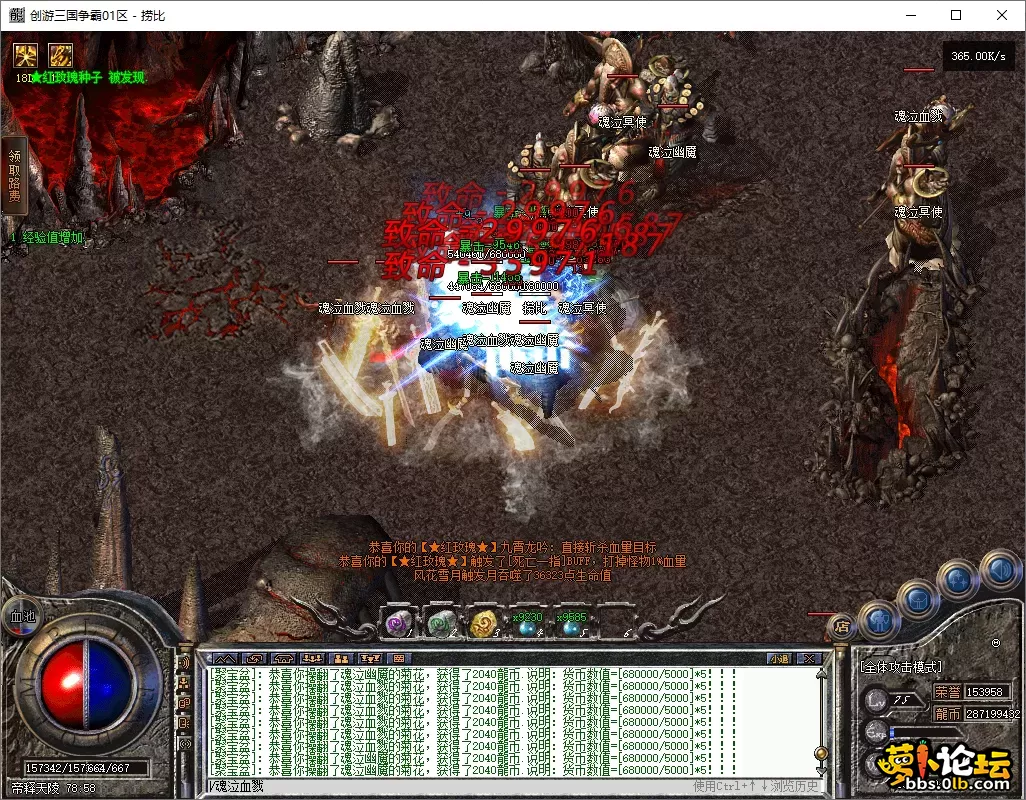Open the bag inventory round button
The width and height of the screenshot is (1026, 800).
click(x=919, y=600)
